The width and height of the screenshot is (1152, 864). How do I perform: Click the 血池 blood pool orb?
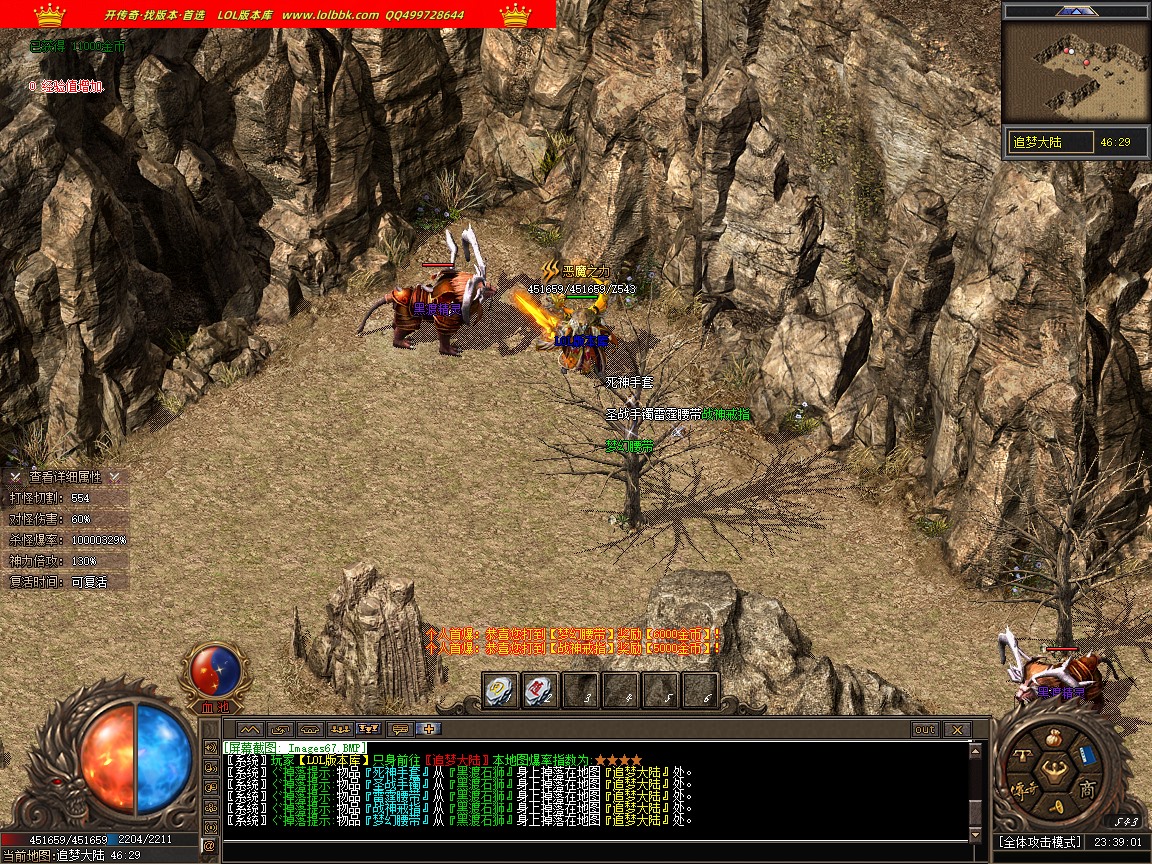(x=215, y=671)
